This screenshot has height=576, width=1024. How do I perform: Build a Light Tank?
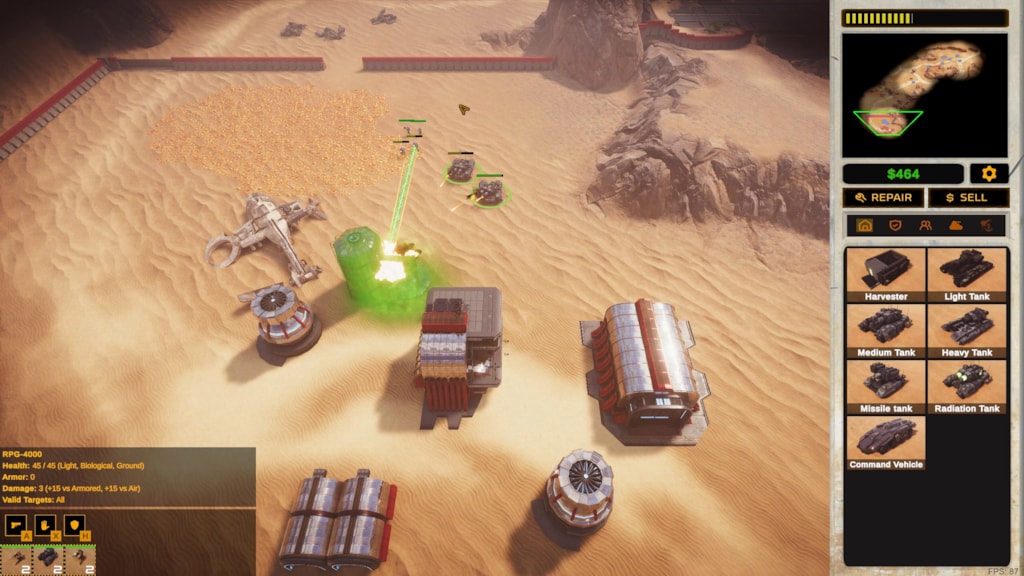point(967,274)
